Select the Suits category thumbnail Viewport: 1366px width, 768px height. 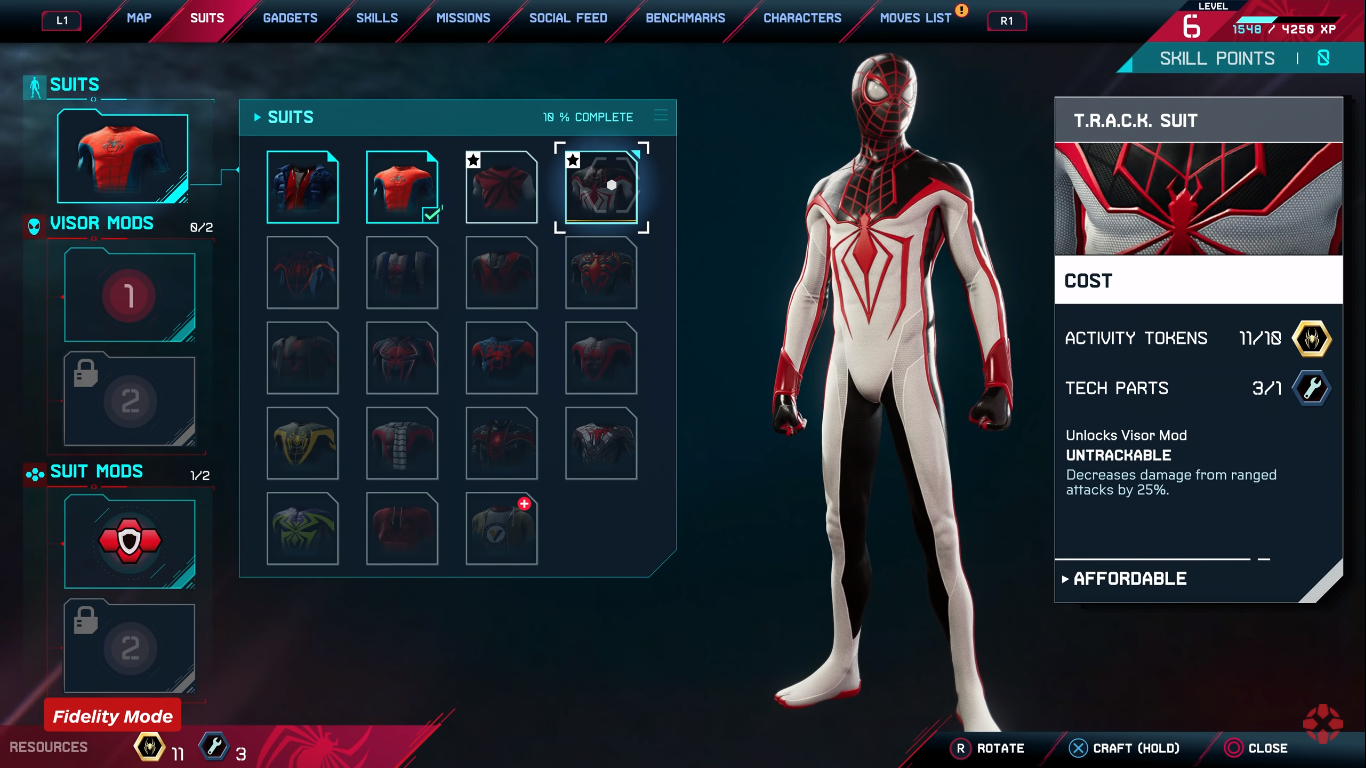point(122,157)
